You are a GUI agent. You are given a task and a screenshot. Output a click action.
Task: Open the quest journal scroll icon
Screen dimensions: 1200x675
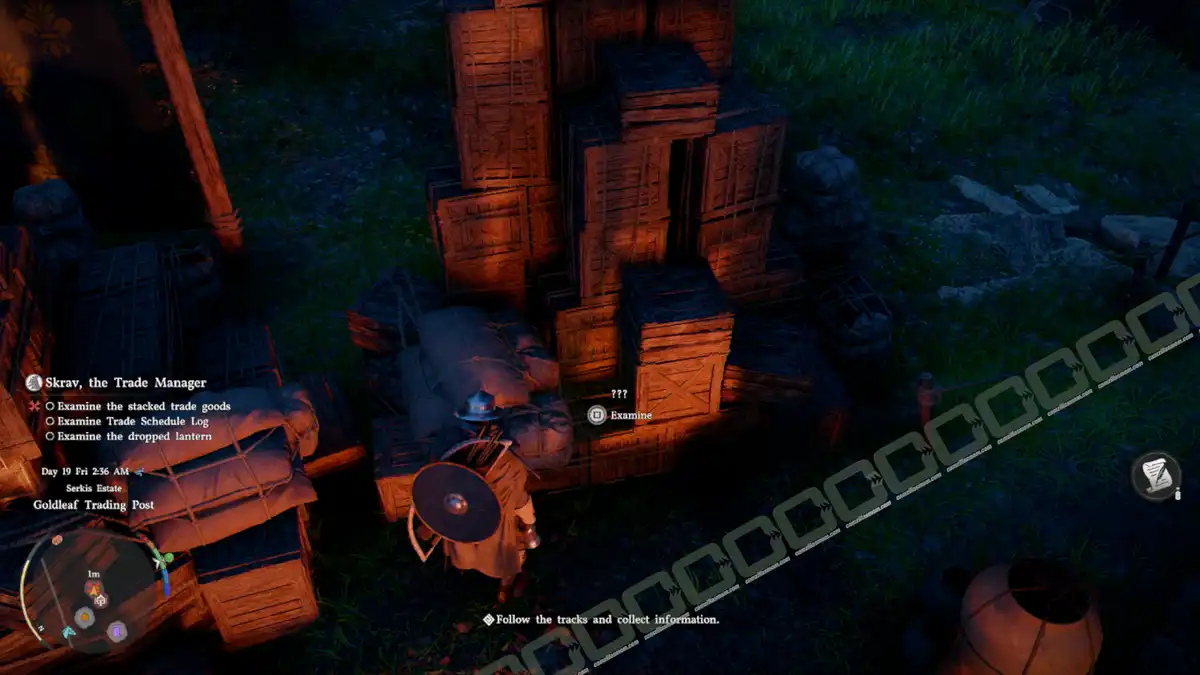[1157, 475]
